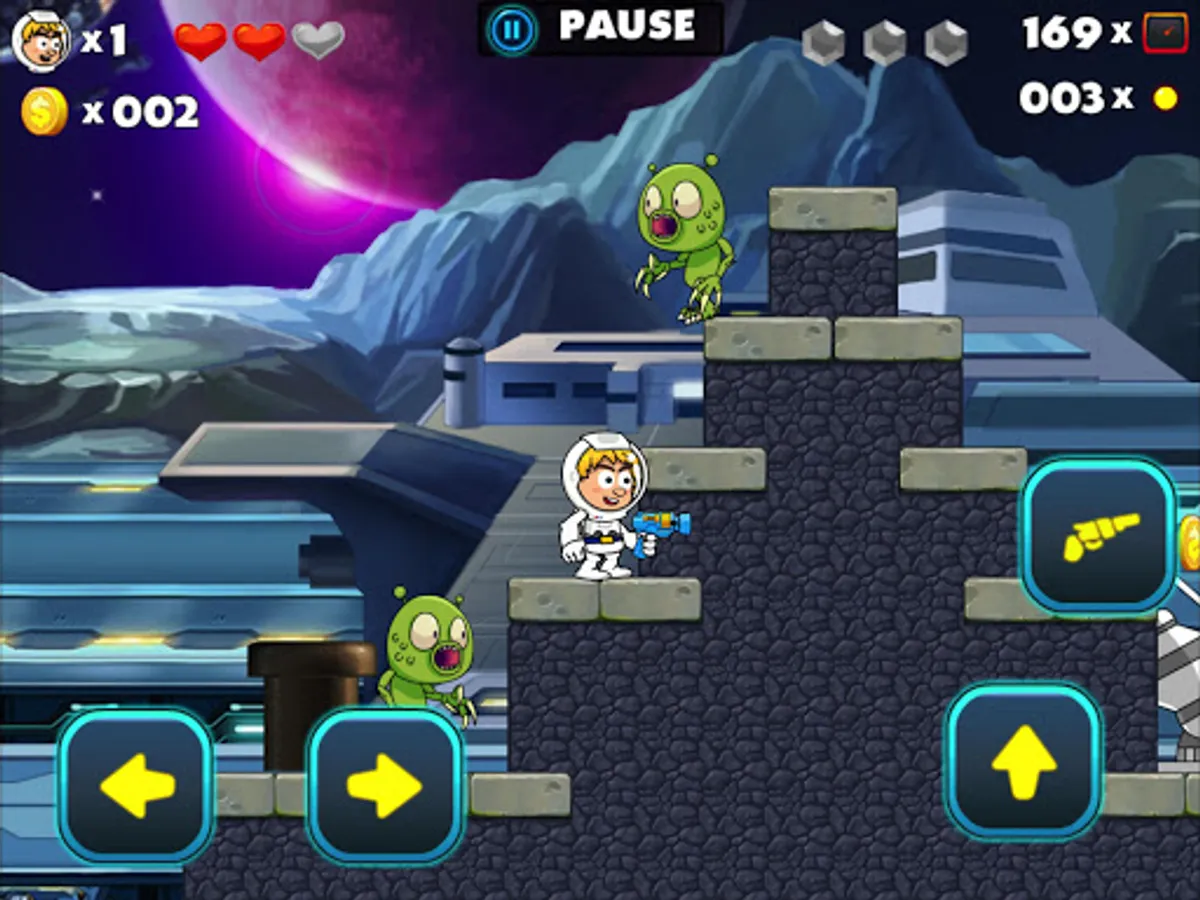Pause the game with the PAUSE button

click(x=600, y=28)
